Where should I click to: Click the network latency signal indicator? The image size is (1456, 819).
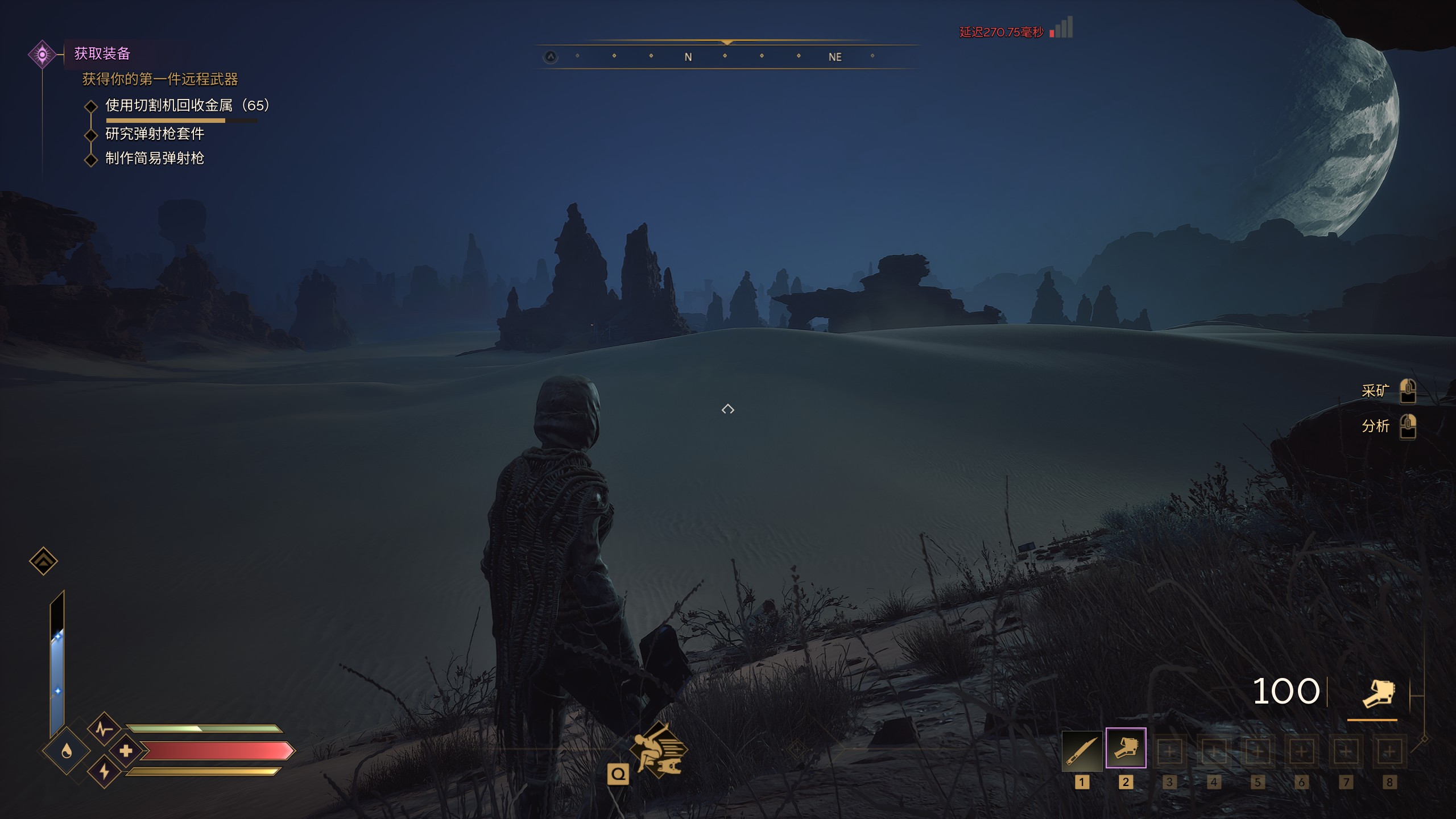pyautogui.click(x=1061, y=28)
